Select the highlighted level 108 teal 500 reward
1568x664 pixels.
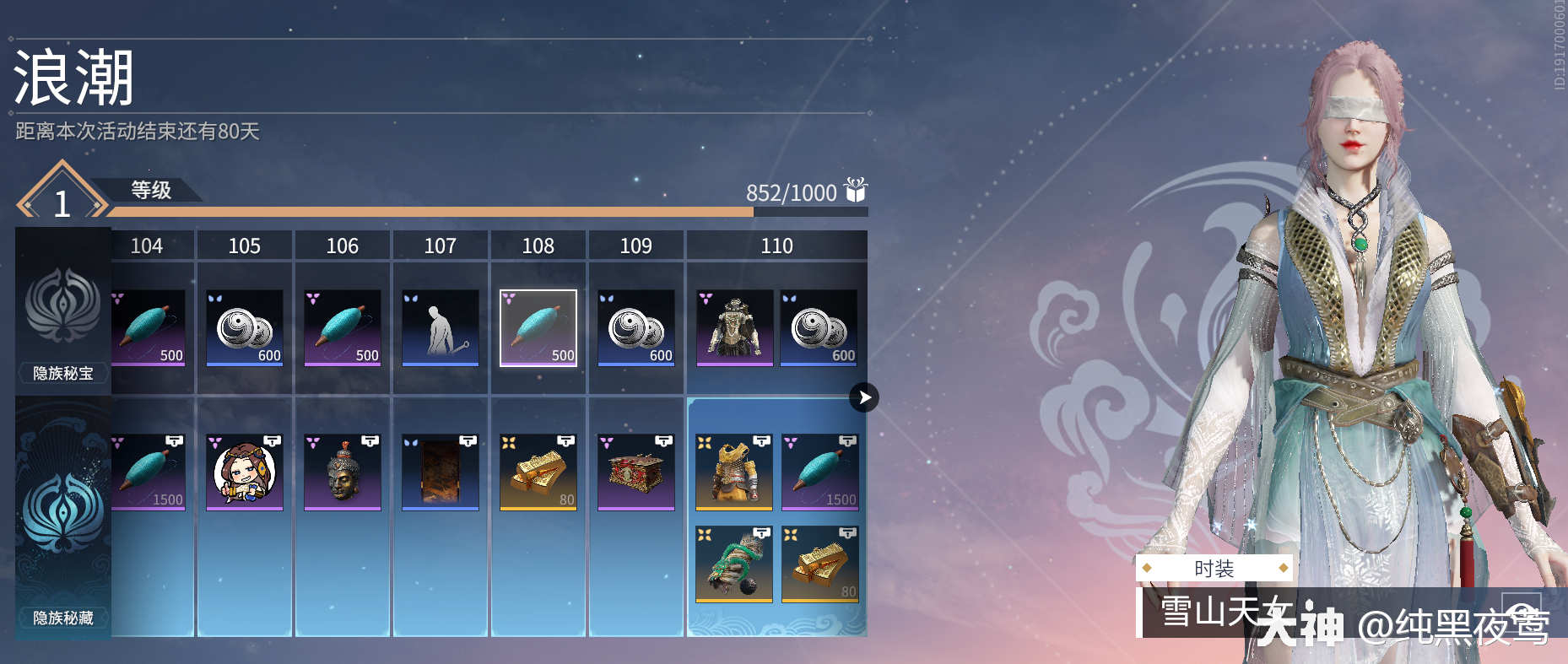tap(538, 327)
